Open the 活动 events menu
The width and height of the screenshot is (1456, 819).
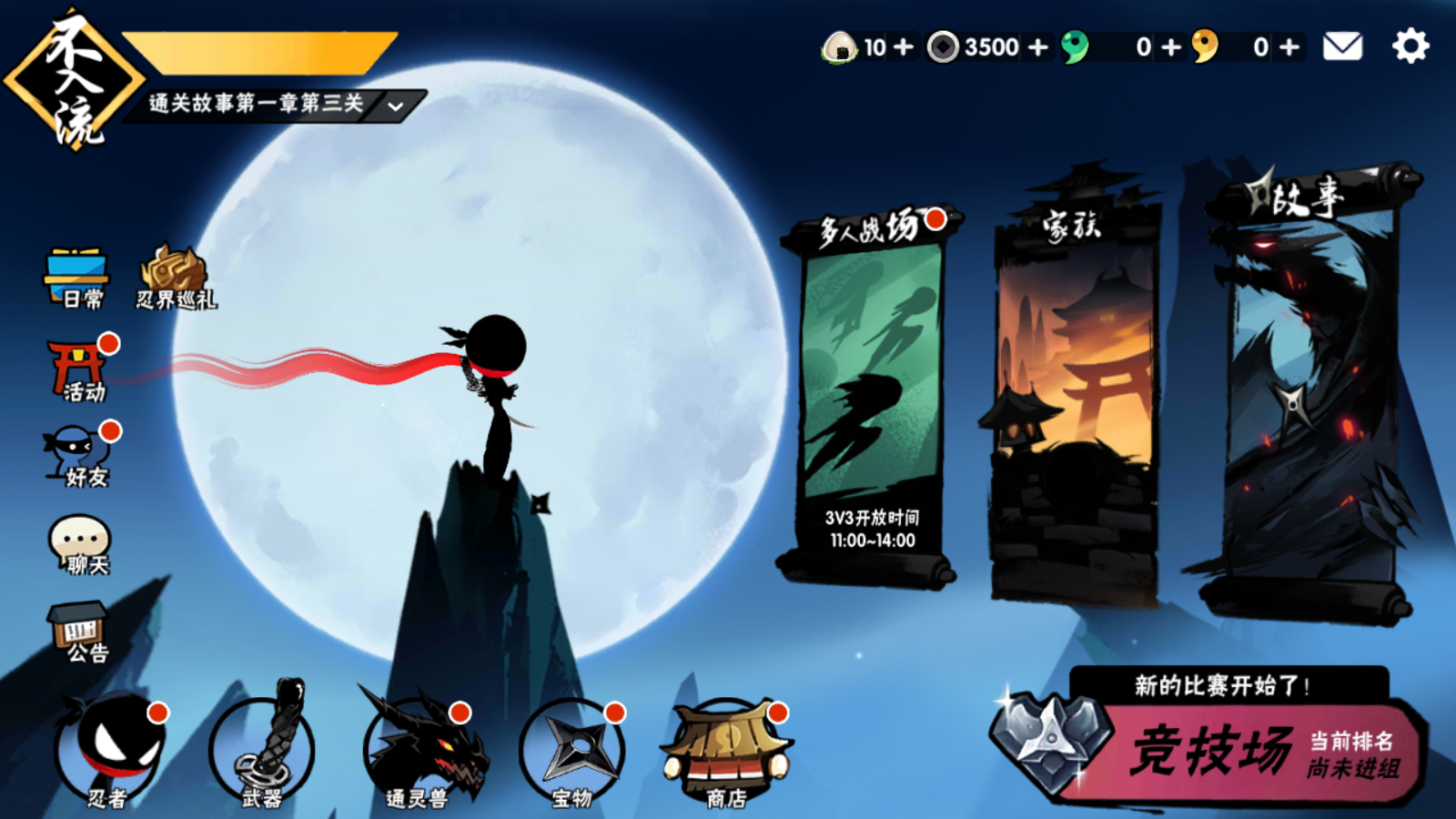point(80,370)
